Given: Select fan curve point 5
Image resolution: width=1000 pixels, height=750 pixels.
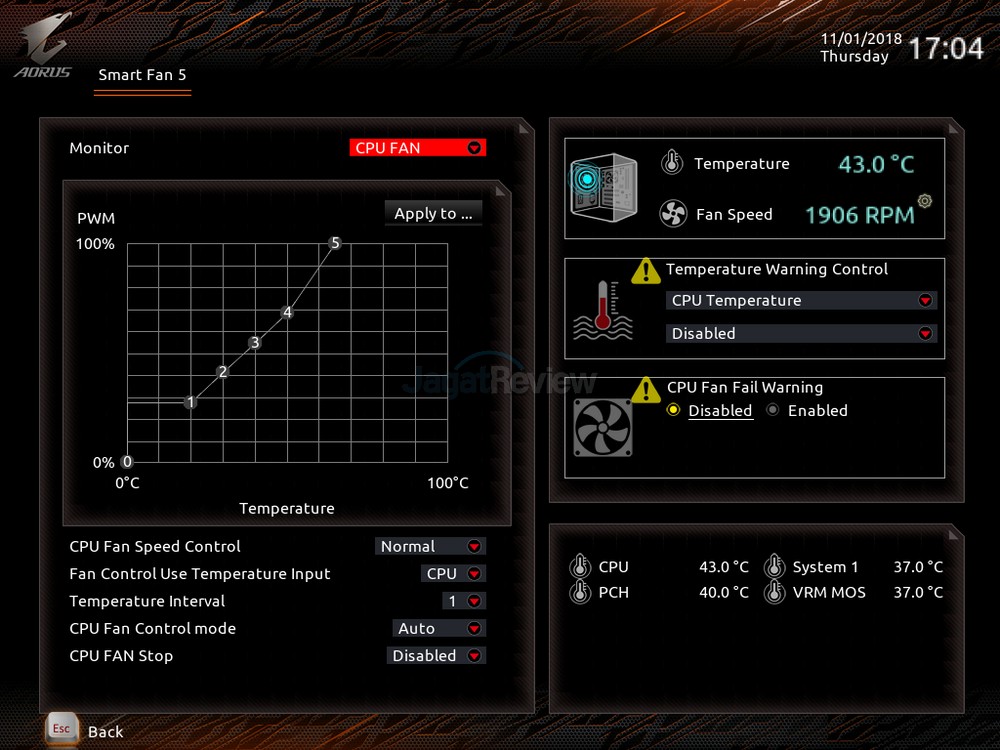Looking at the screenshot, I should 335,243.
